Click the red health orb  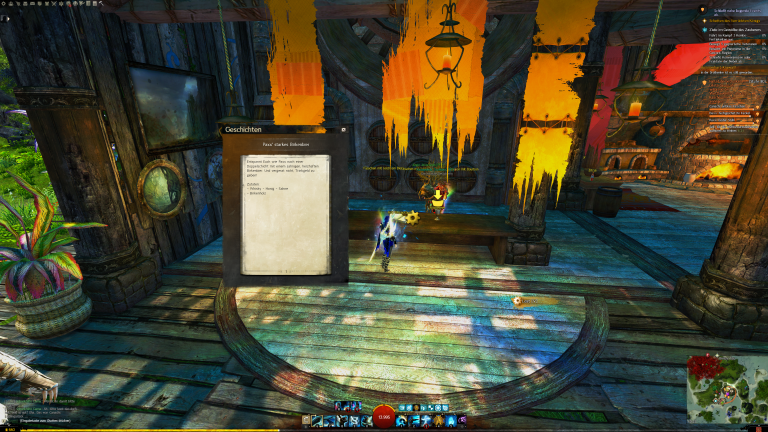(x=383, y=418)
